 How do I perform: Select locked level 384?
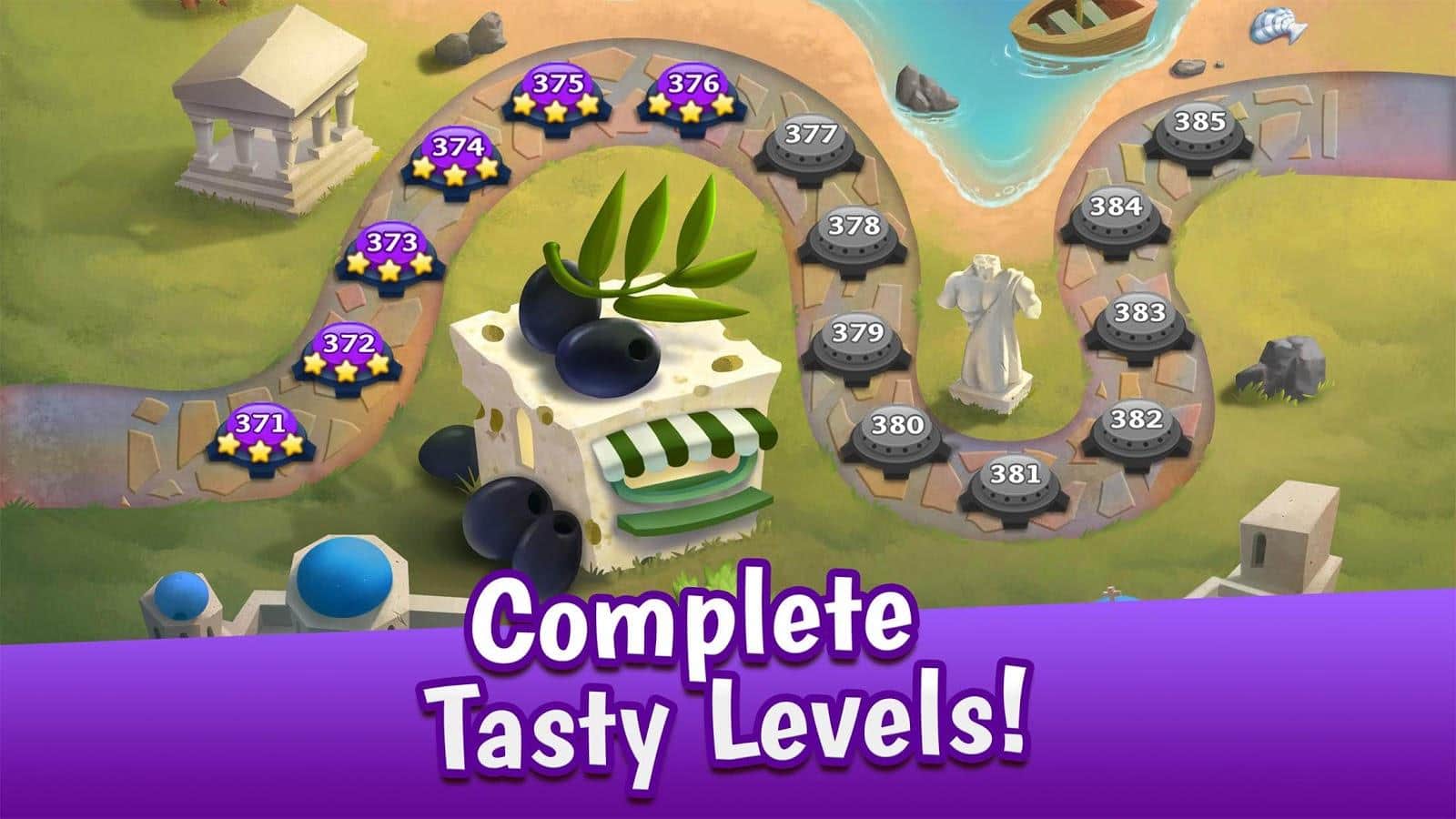[x=1116, y=217]
